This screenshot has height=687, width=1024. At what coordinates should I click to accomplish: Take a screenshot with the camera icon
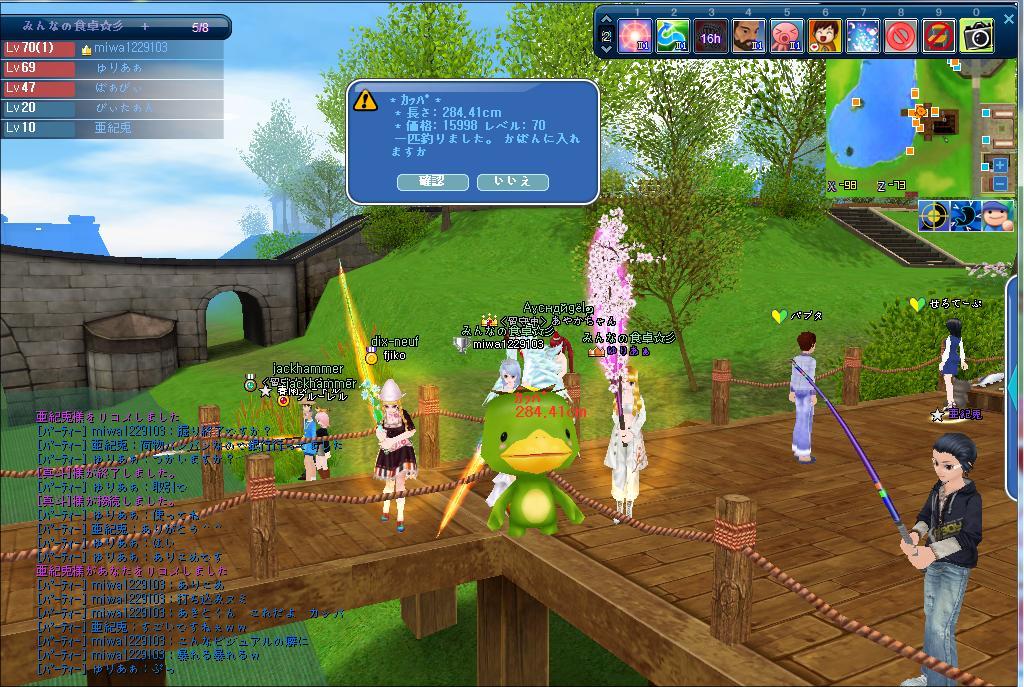coord(977,37)
